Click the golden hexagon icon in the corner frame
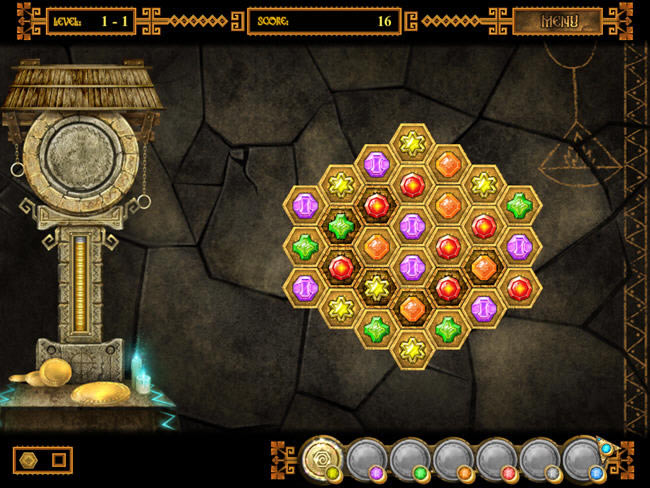 28,460
